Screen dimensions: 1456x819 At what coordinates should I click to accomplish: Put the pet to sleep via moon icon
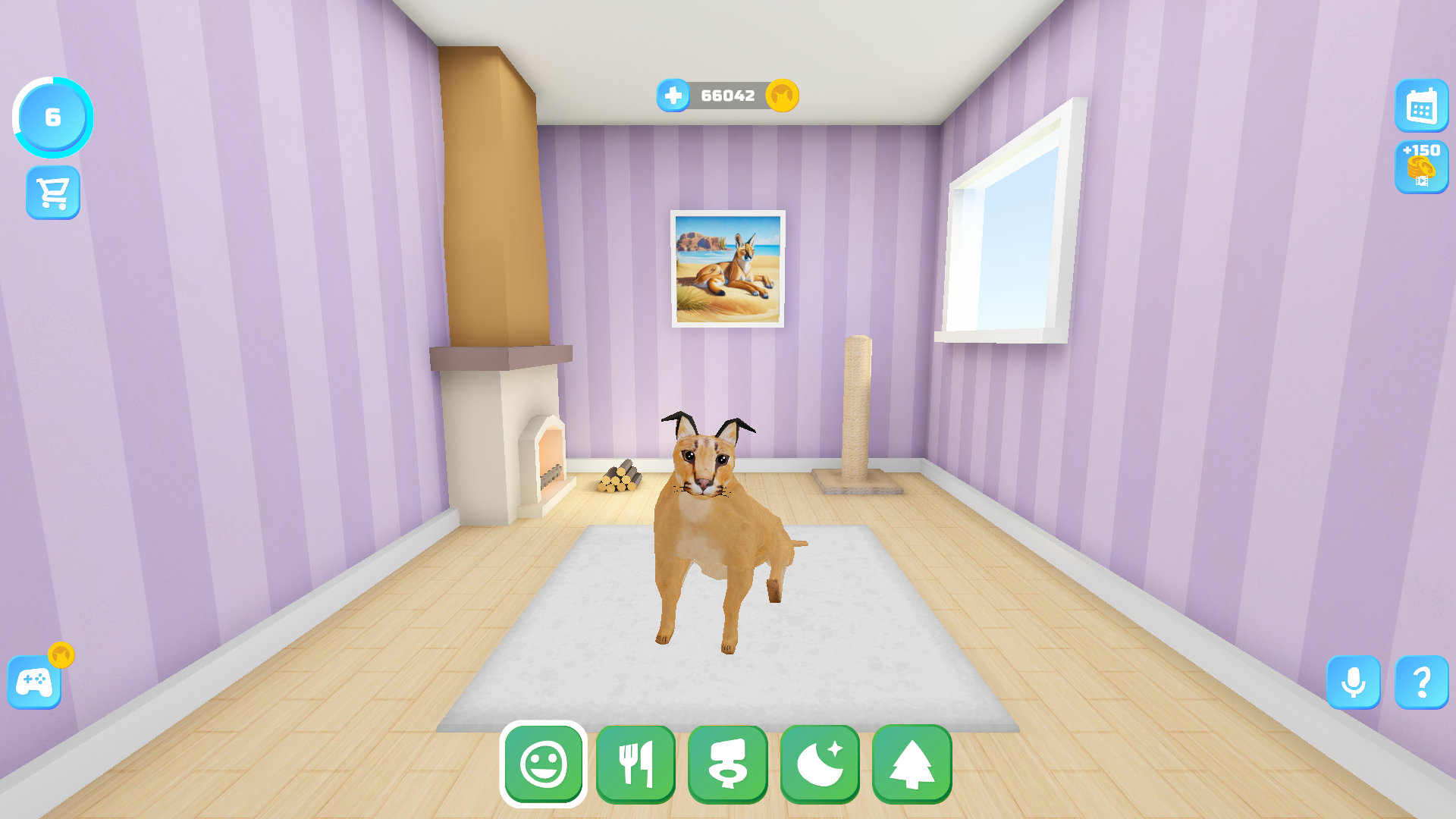pyautogui.click(x=819, y=765)
